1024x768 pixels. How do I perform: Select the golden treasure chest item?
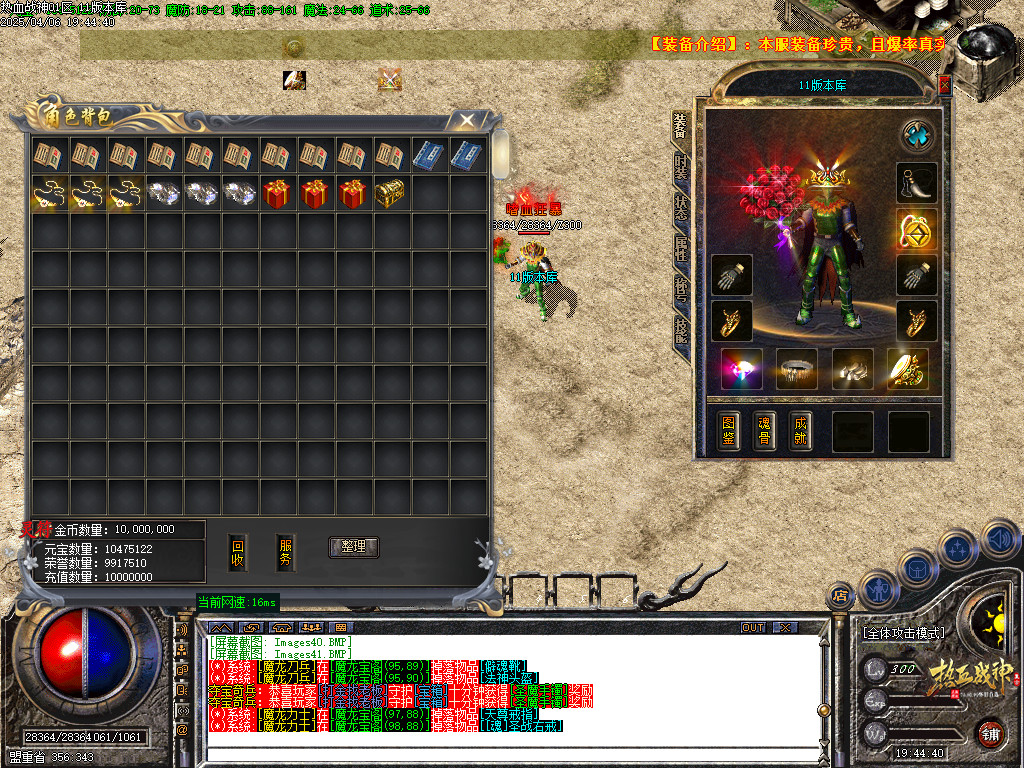[389, 193]
